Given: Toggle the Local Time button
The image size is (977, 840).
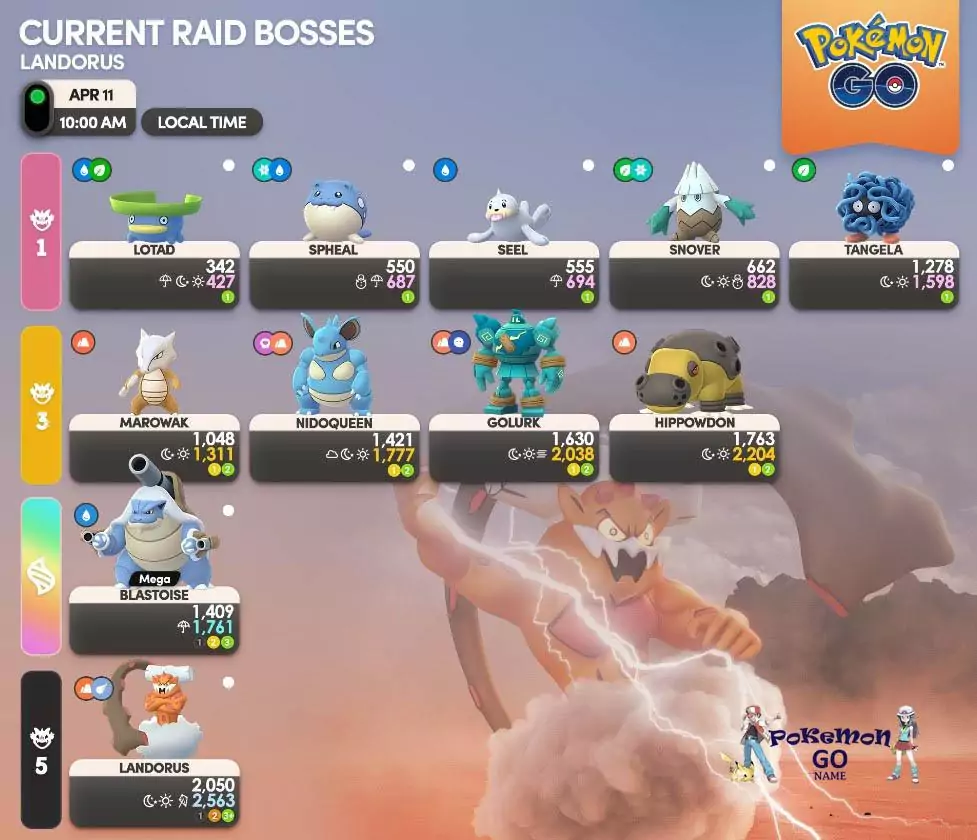Looking at the screenshot, I should coord(202,123).
